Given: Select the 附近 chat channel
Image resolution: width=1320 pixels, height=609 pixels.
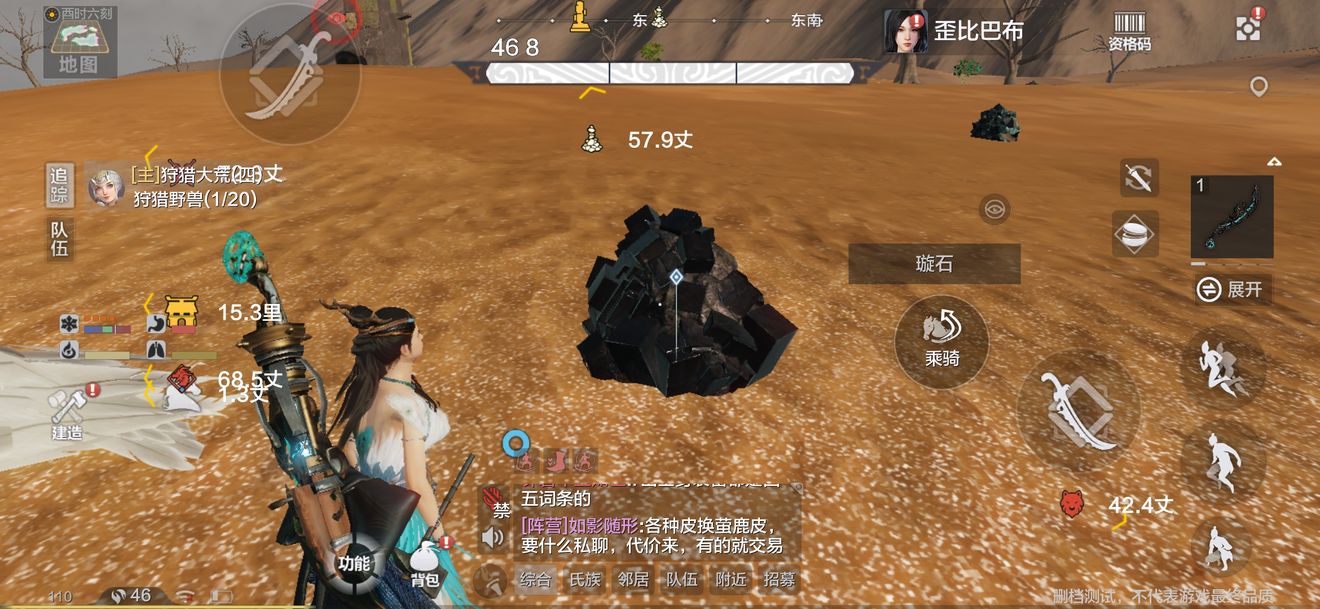Looking at the screenshot, I should pos(731,579).
